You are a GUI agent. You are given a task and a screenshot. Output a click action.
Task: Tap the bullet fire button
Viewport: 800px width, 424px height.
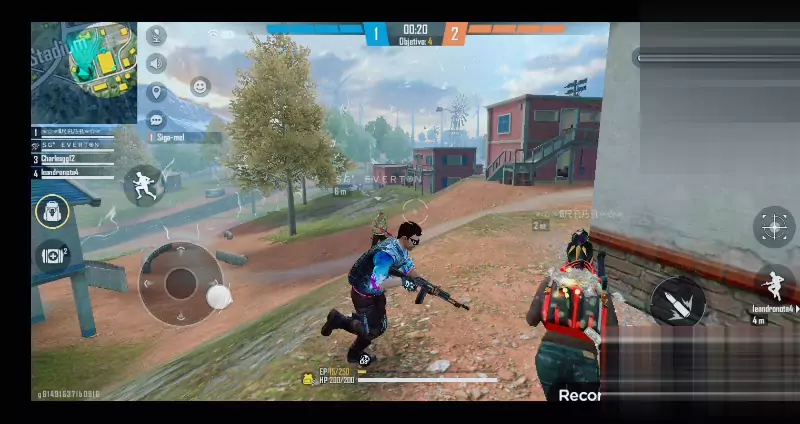click(678, 300)
